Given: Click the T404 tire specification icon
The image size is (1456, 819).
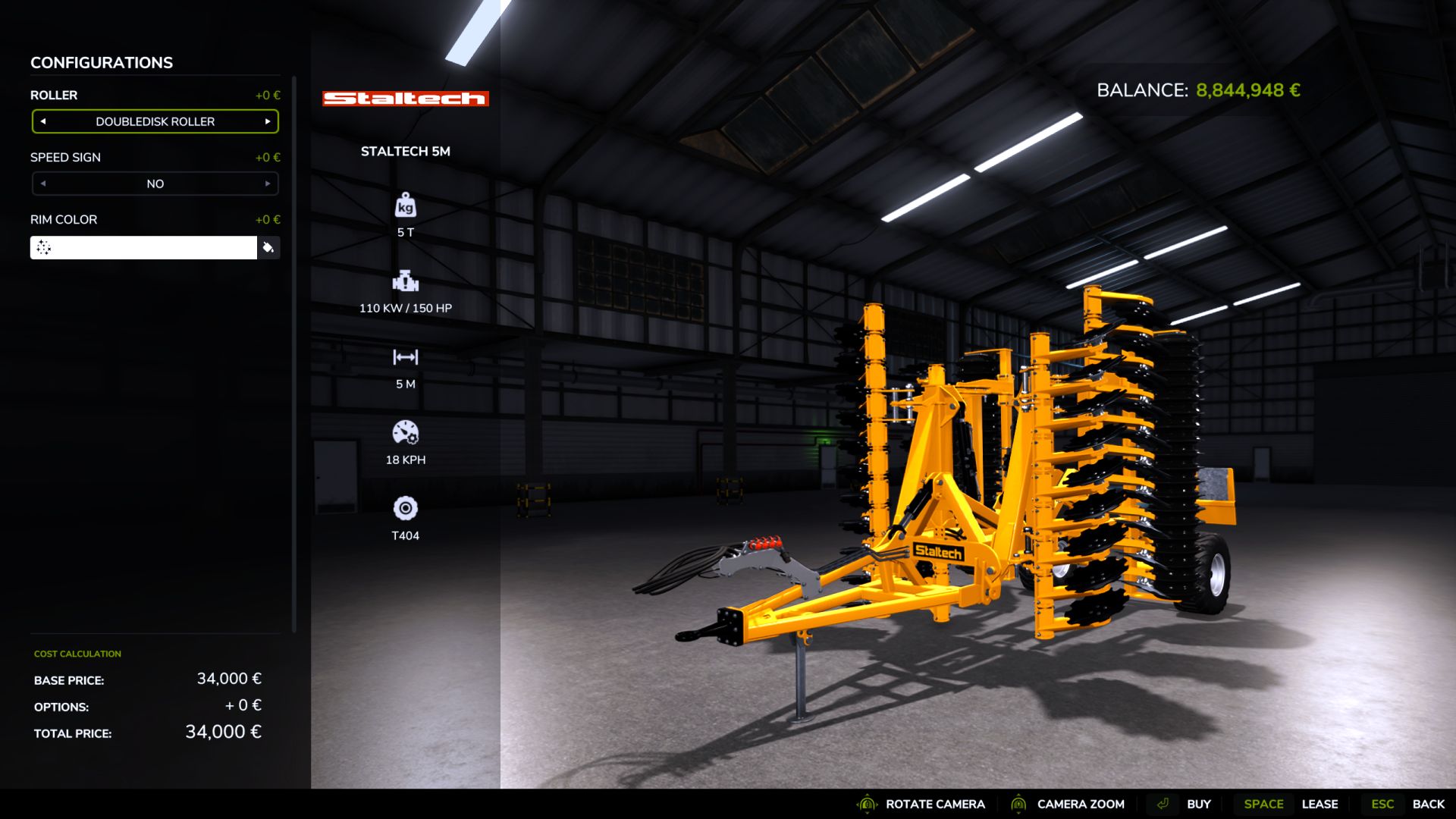Looking at the screenshot, I should pos(406,510).
